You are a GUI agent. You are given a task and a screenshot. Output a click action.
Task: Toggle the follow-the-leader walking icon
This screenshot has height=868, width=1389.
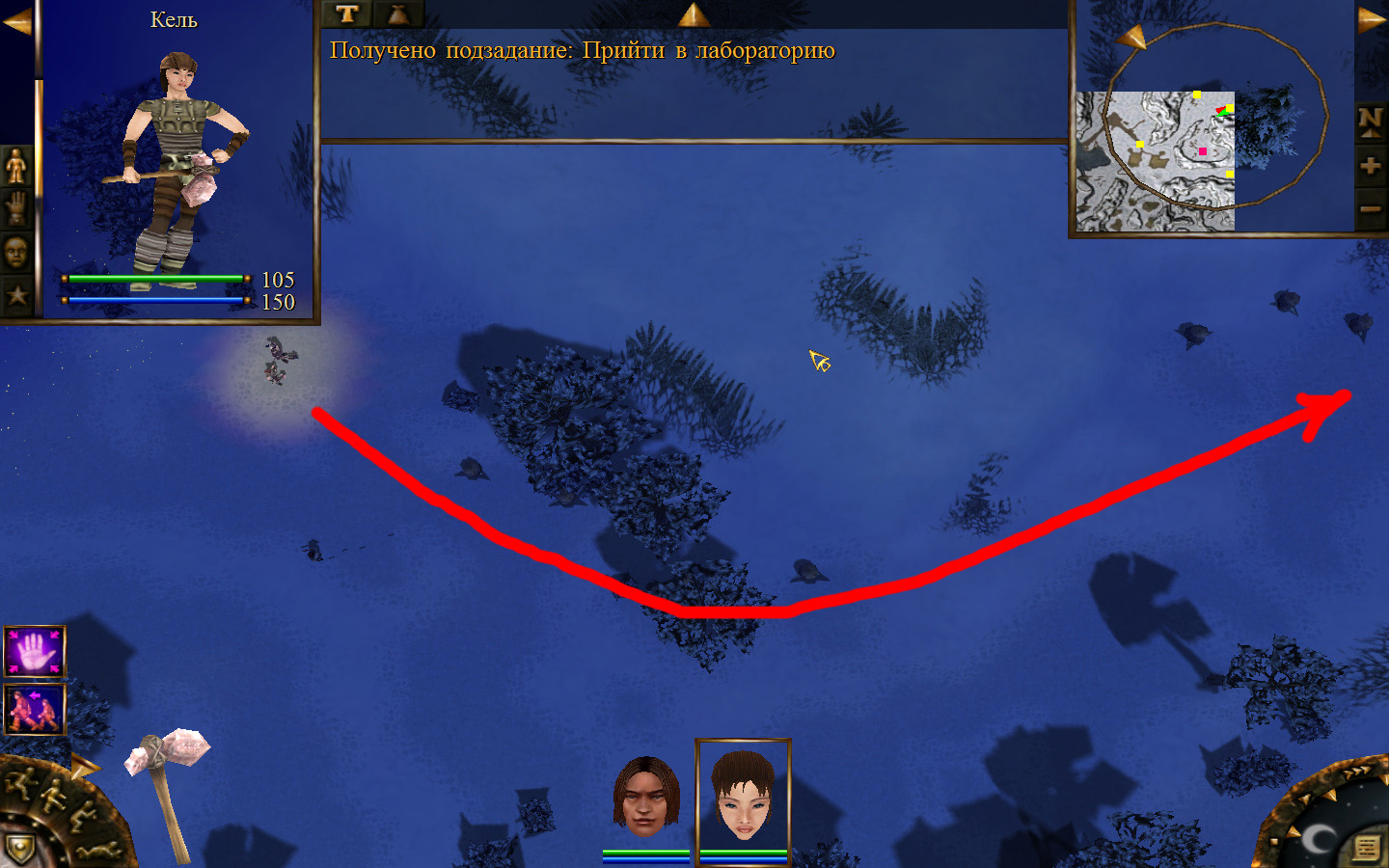(x=35, y=710)
